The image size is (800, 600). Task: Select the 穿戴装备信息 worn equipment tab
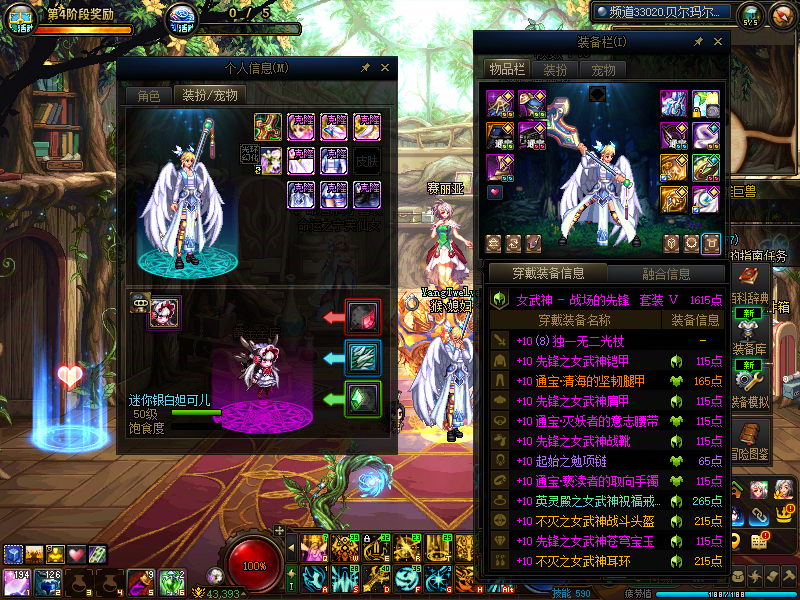point(548,273)
